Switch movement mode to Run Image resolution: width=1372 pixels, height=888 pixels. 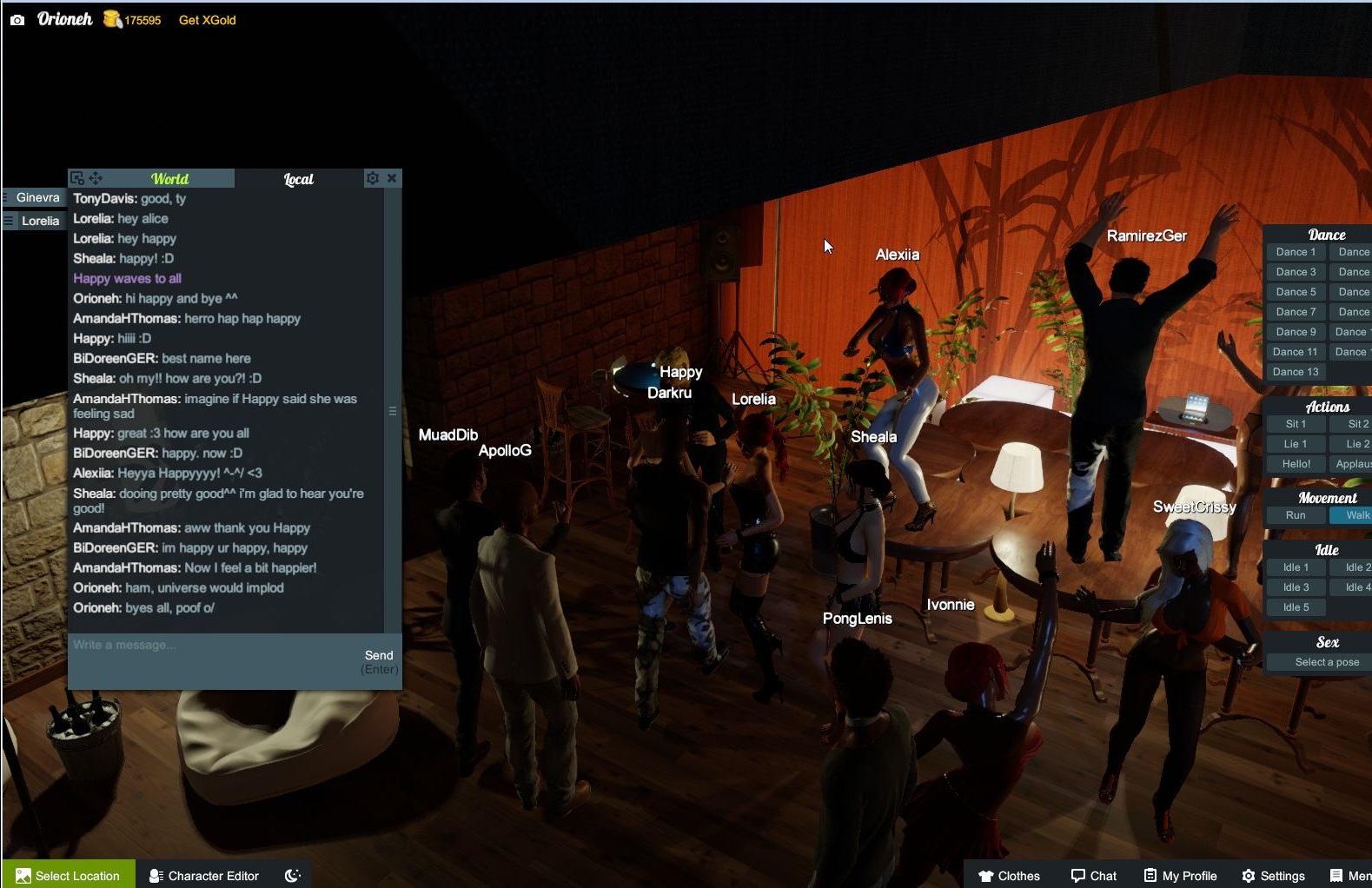point(1295,514)
